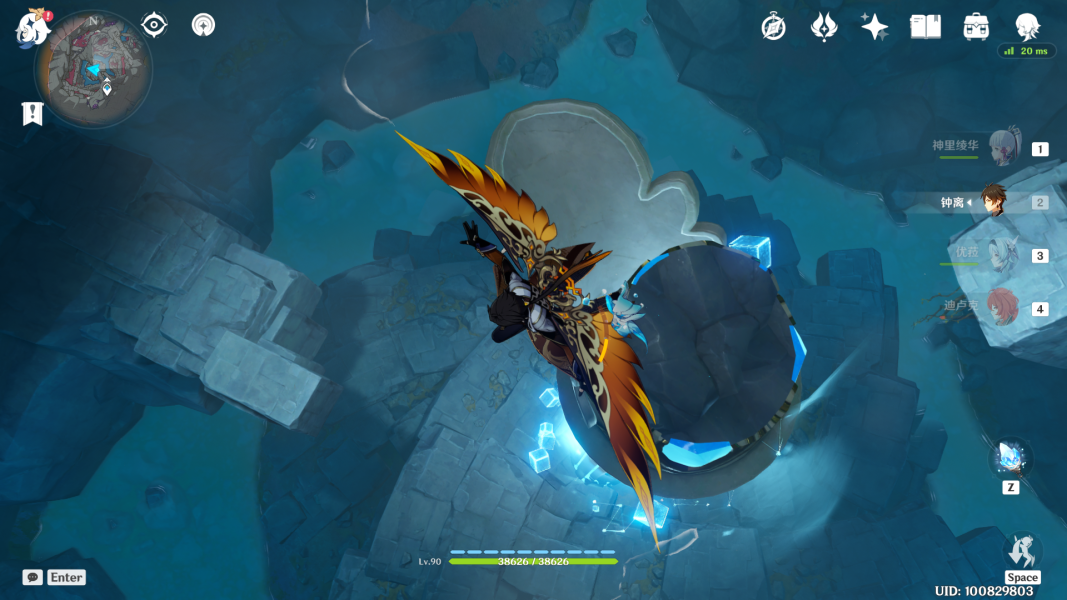
Task: Open the compass icon in the top bar
Action: click(773, 27)
